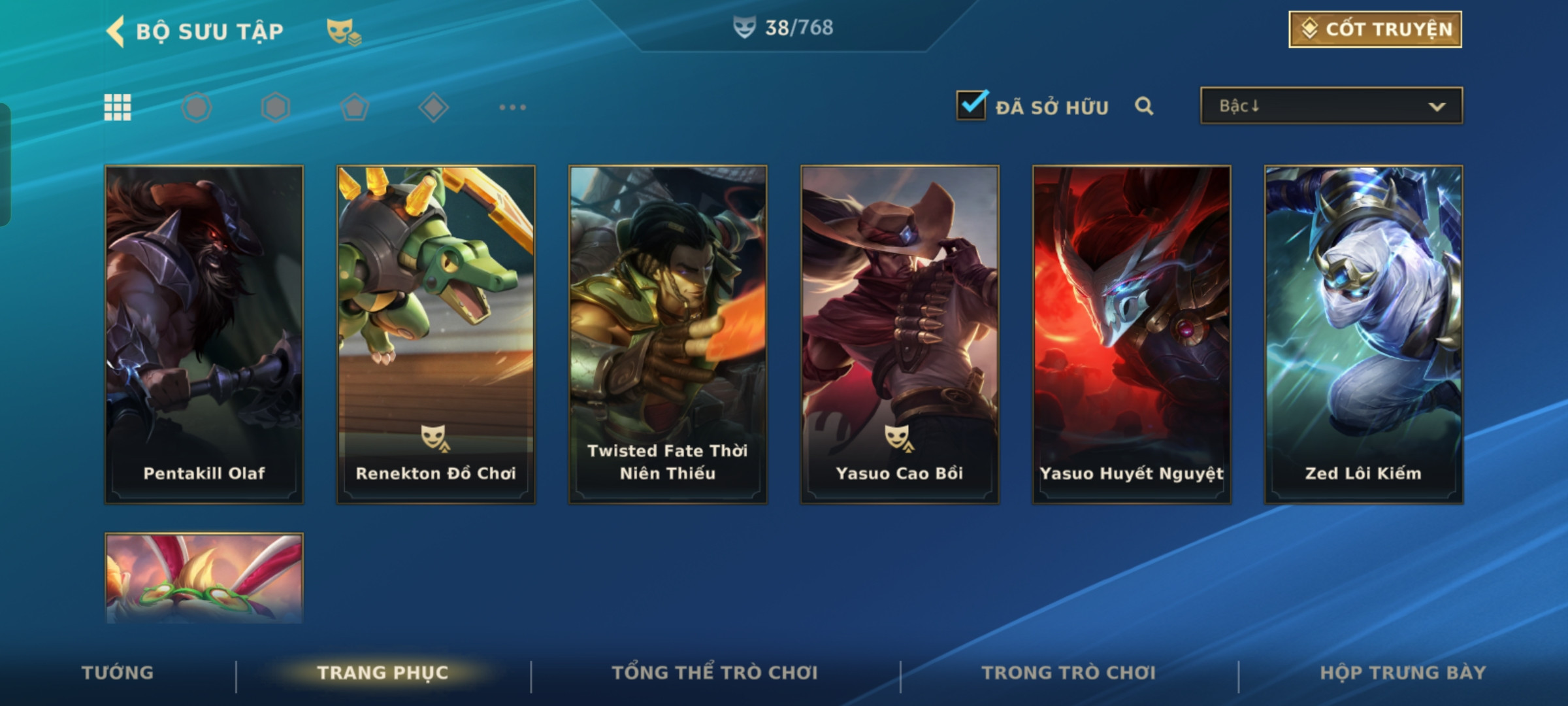Open Twisted Fate Thời Niên Thiếu skin

[668, 334]
